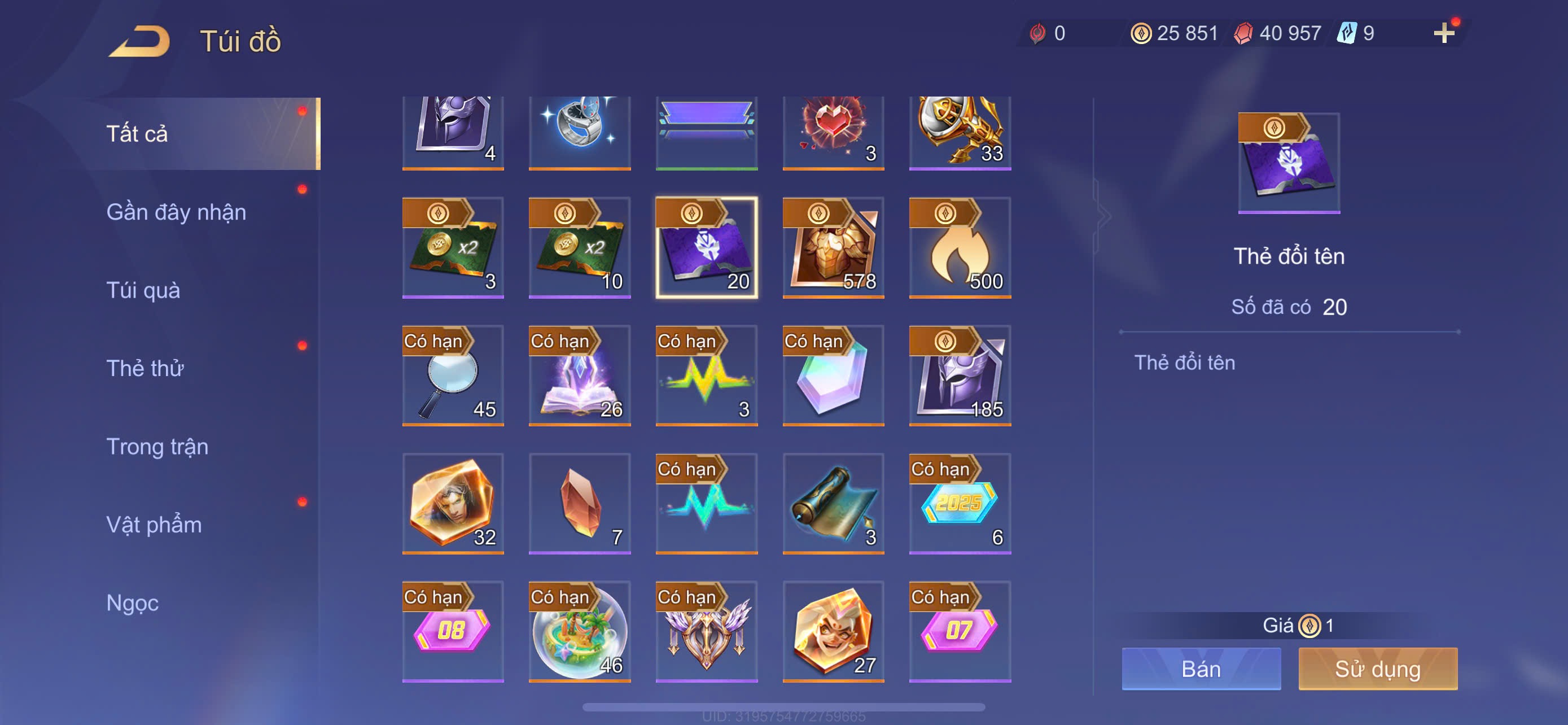Switch to the Tất cả tab

coord(137,134)
